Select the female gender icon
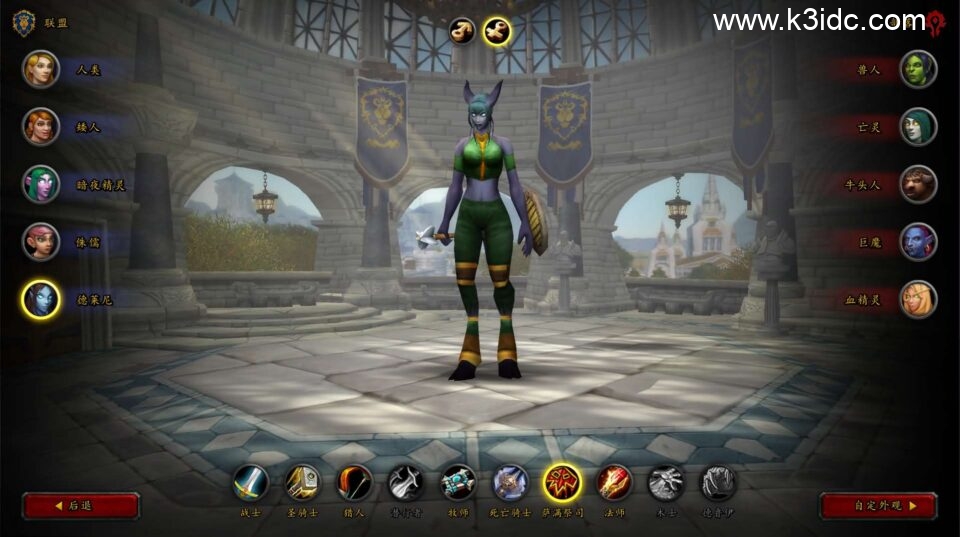 [x=496, y=31]
